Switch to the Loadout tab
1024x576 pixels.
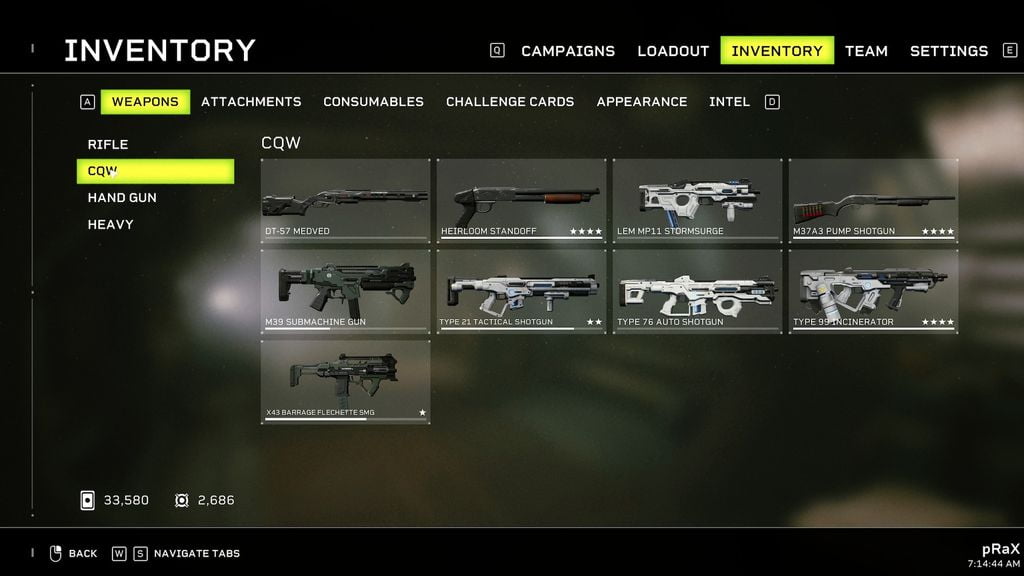pos(673,51)
